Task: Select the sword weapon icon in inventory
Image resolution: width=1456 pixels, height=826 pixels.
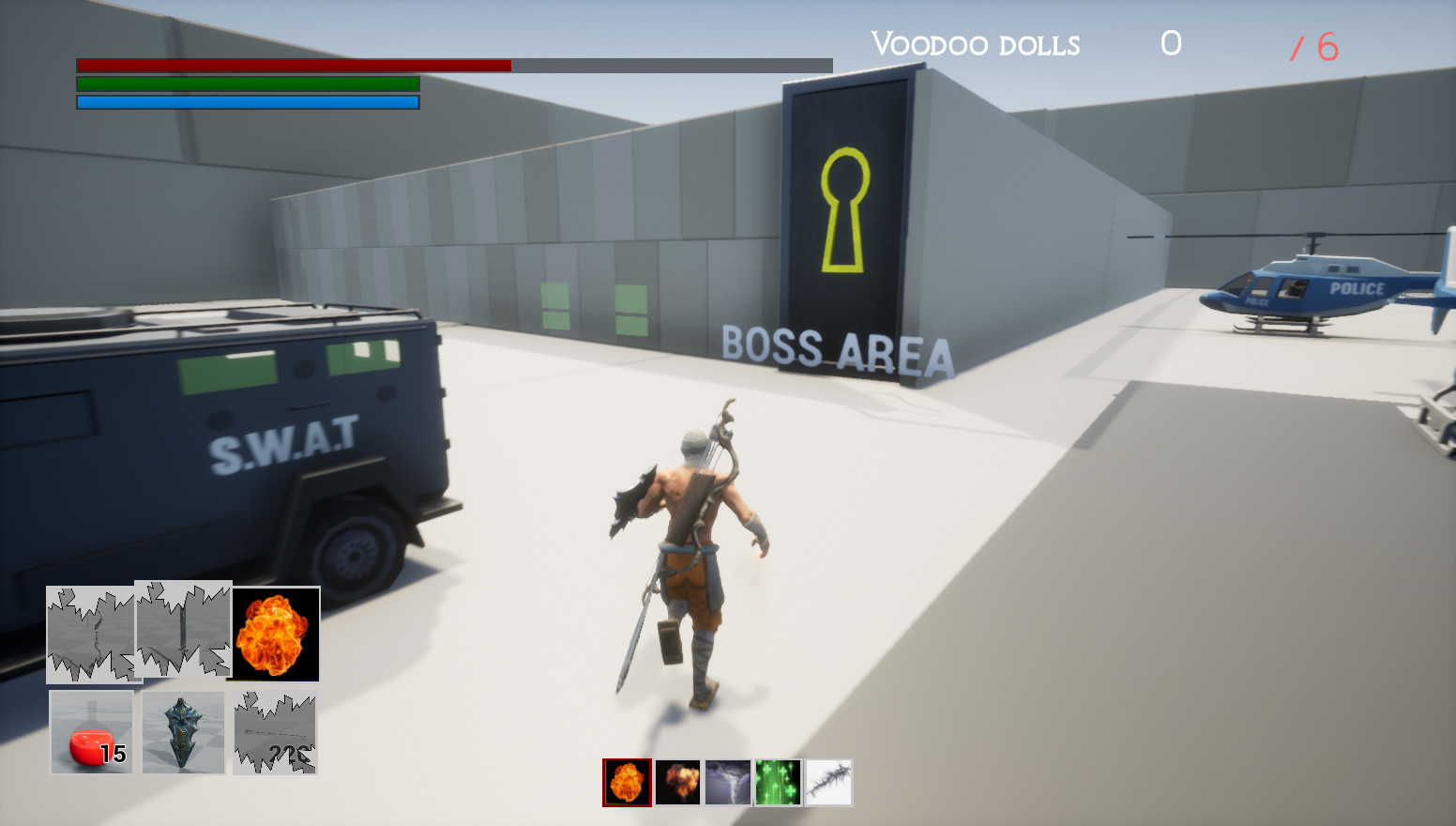Action: (183, 631)
